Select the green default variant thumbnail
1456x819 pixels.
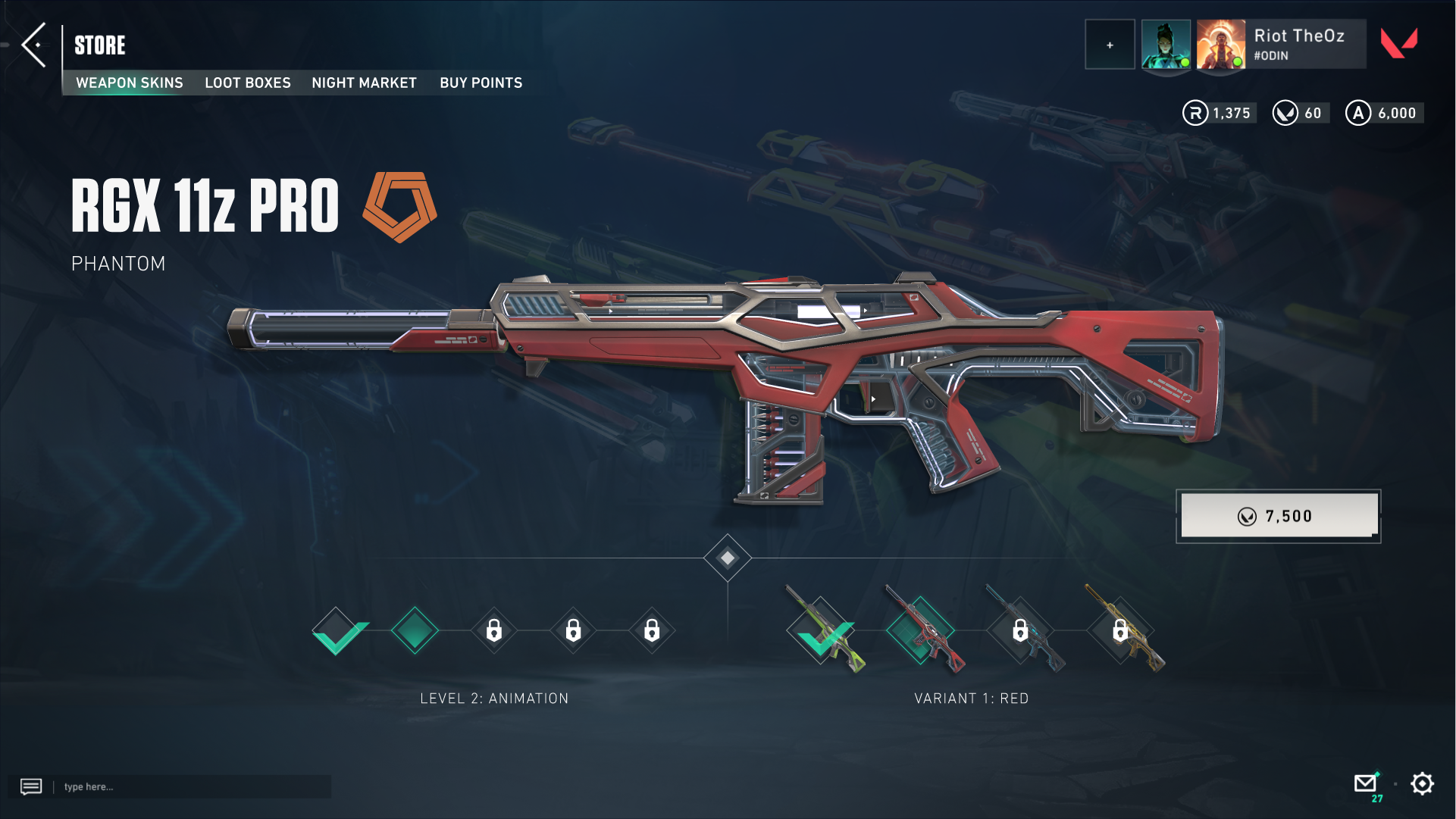[822, 630]
